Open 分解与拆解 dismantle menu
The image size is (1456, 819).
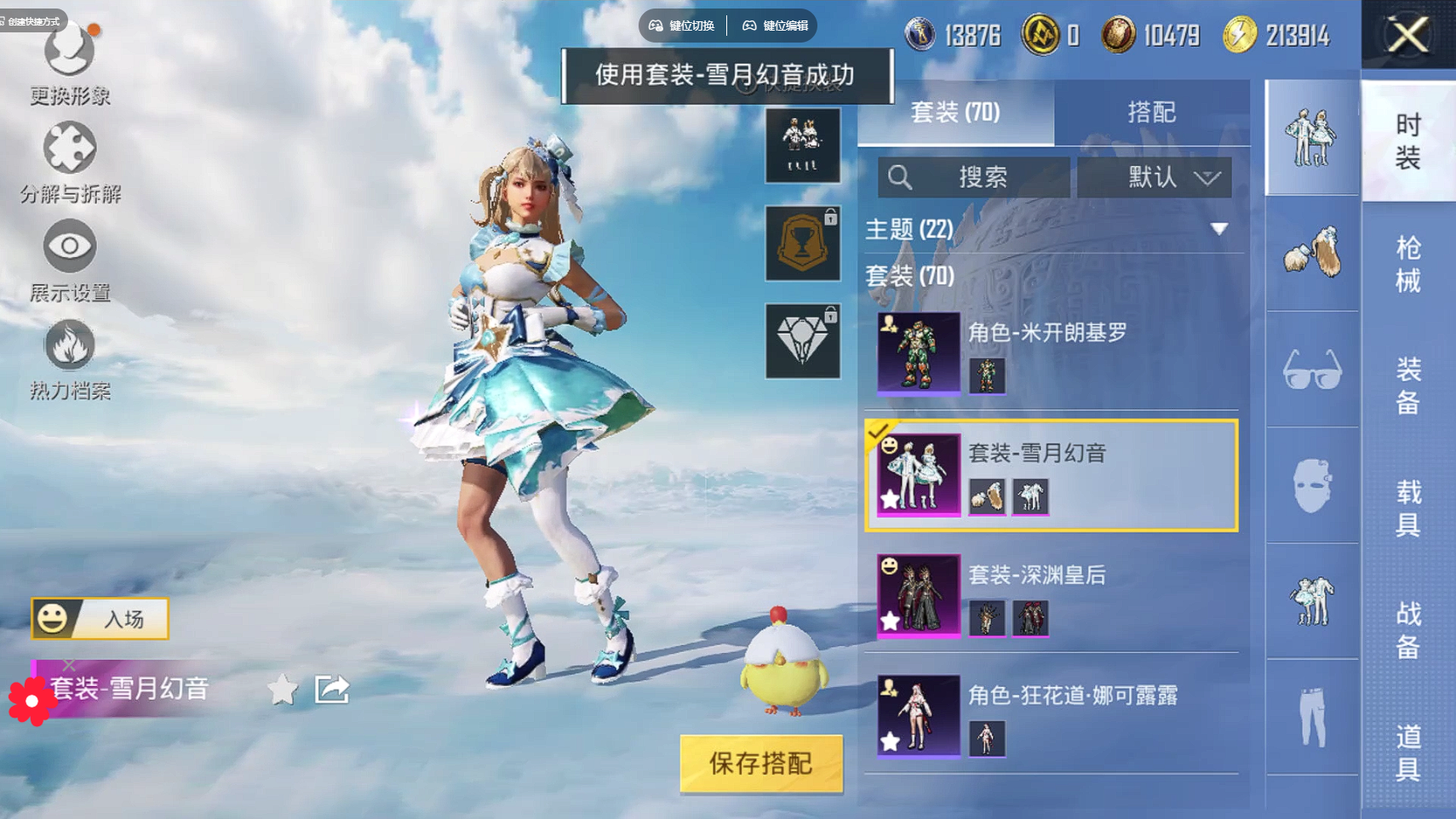(x=70, y=163)
